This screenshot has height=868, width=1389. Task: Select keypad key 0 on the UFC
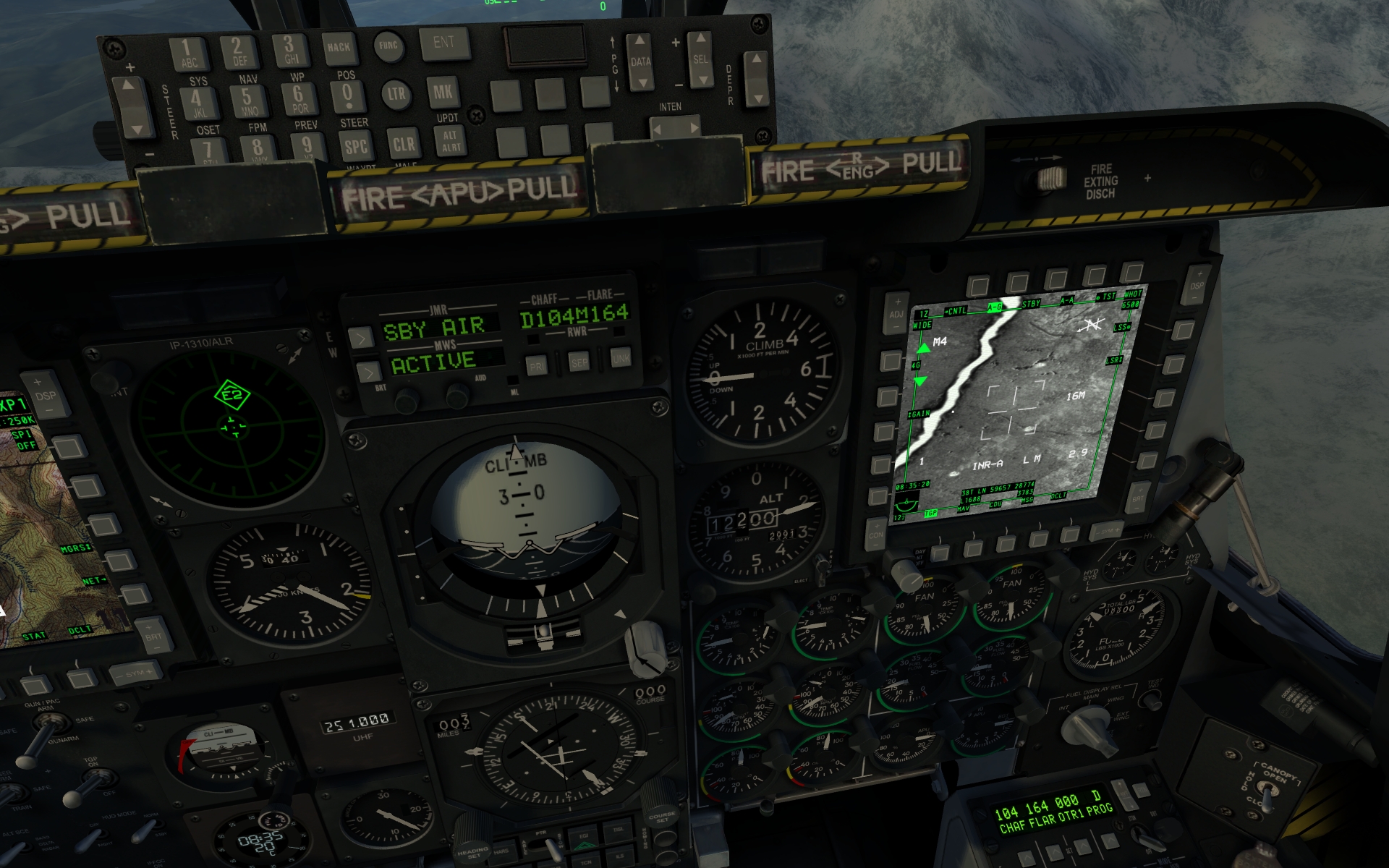[347, 95]
